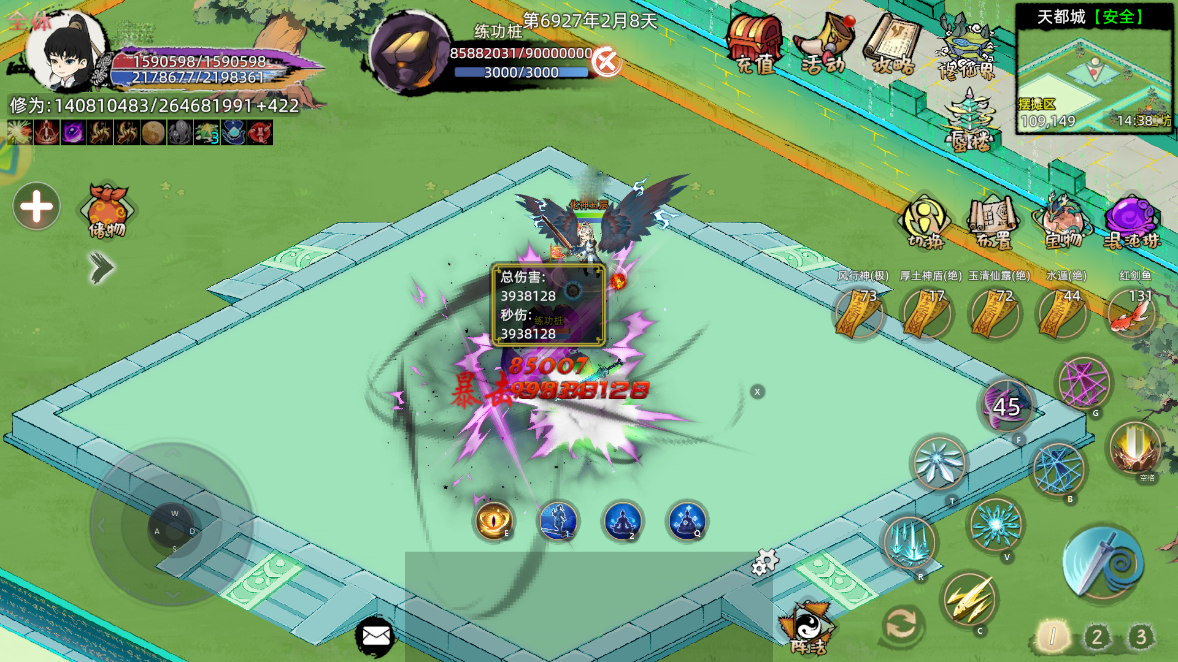Image resolution: width=1178 pixels, height=662 pixels.
Task: Open the 混沌珠 purple orb
Action: 1131,220
